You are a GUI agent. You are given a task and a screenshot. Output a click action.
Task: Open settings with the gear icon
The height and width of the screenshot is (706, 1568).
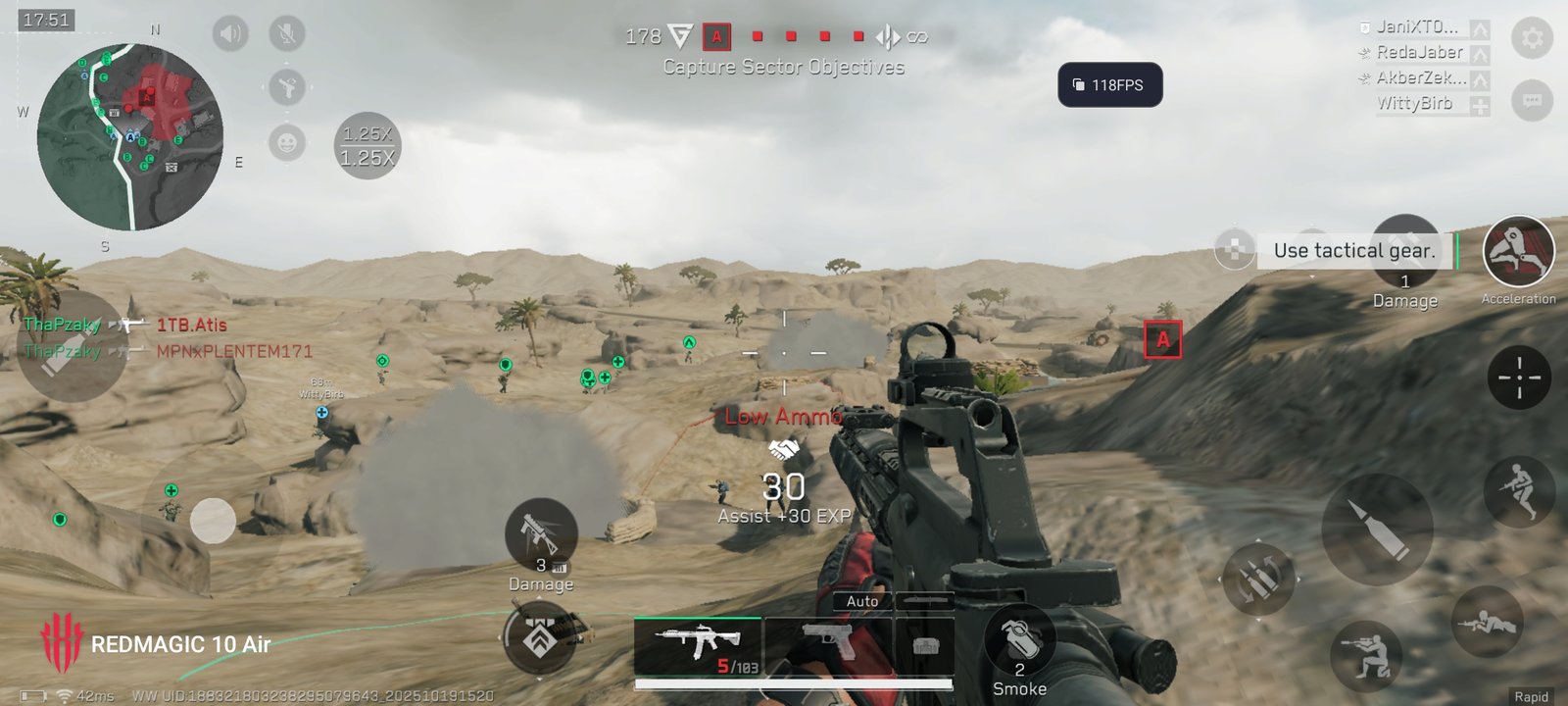(x=1532, y=38)
